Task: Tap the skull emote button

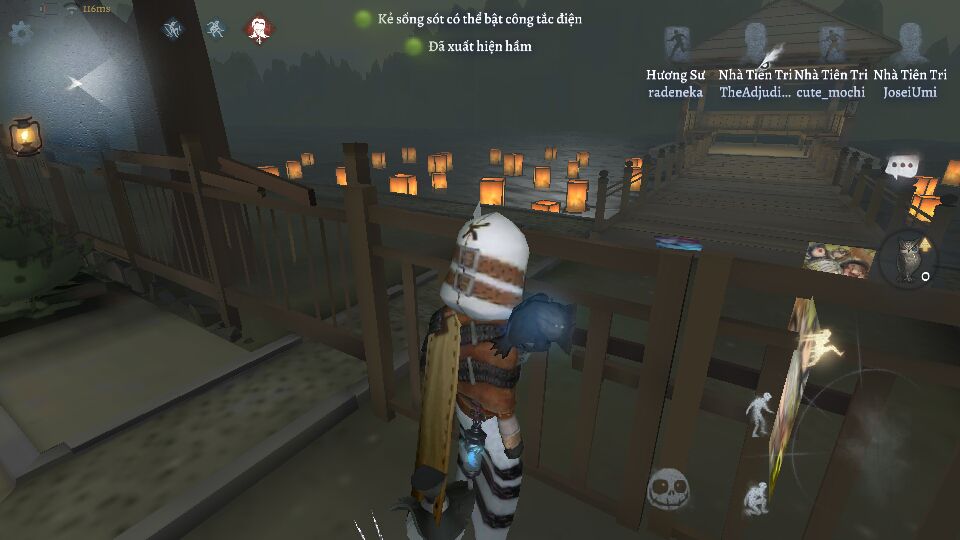Action: click(668, 489)
